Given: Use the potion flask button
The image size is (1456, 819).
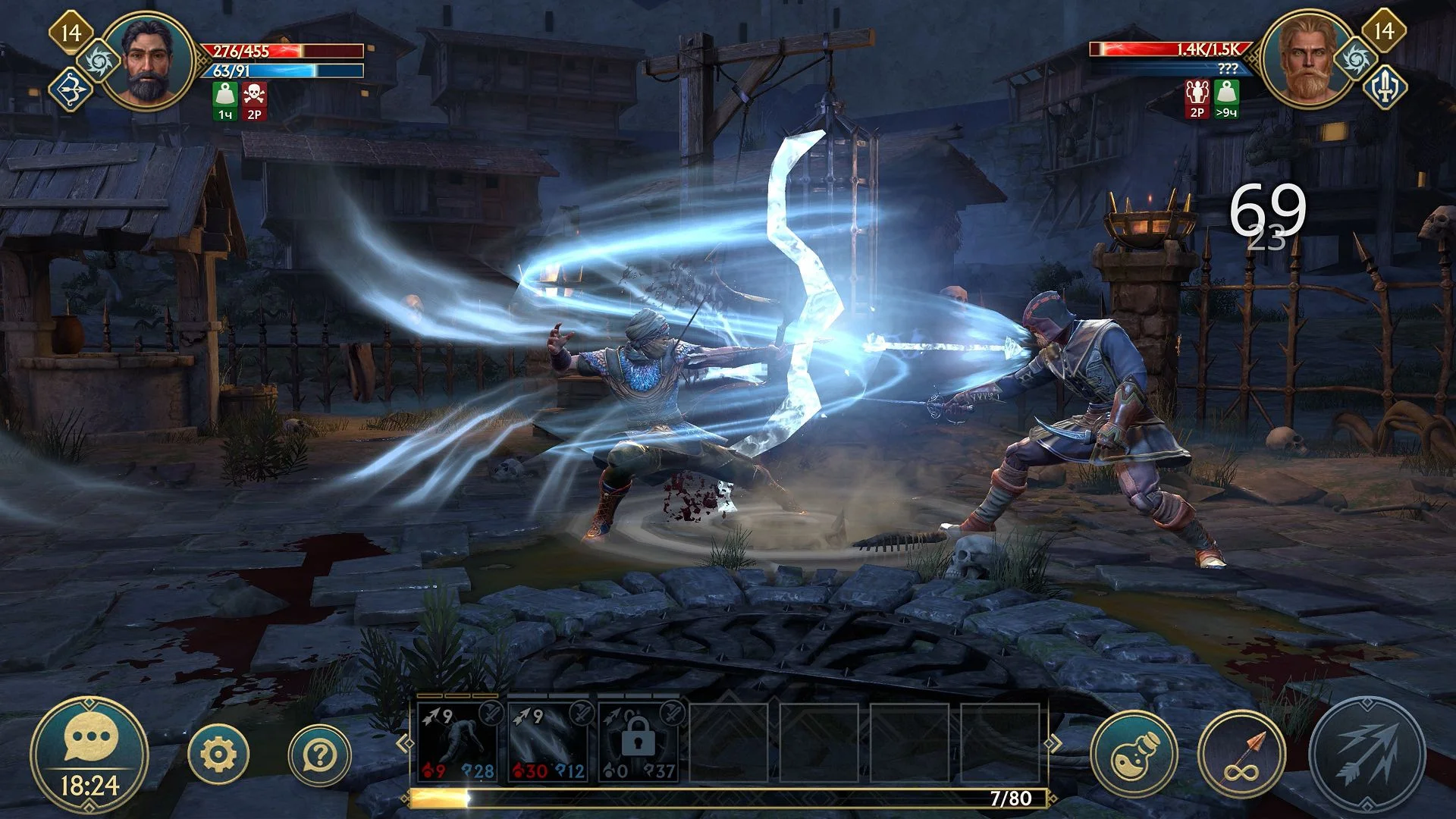Looking at the screenshot, I should [x=1133, y=755].
